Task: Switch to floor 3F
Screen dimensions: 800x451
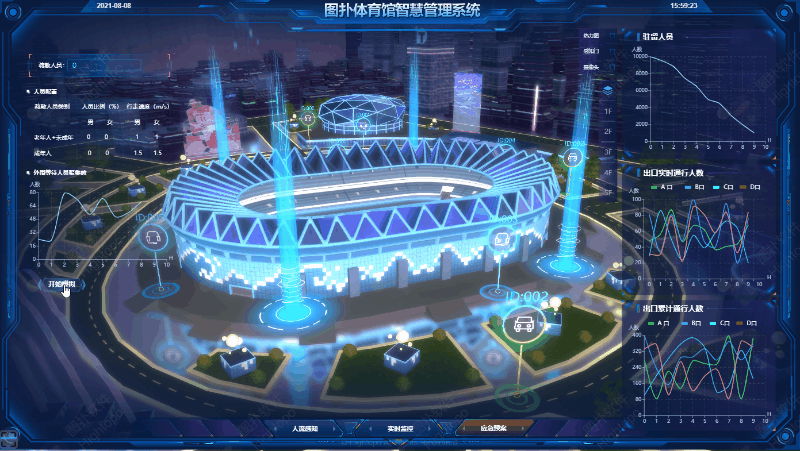Action: [x=607, y=152]
